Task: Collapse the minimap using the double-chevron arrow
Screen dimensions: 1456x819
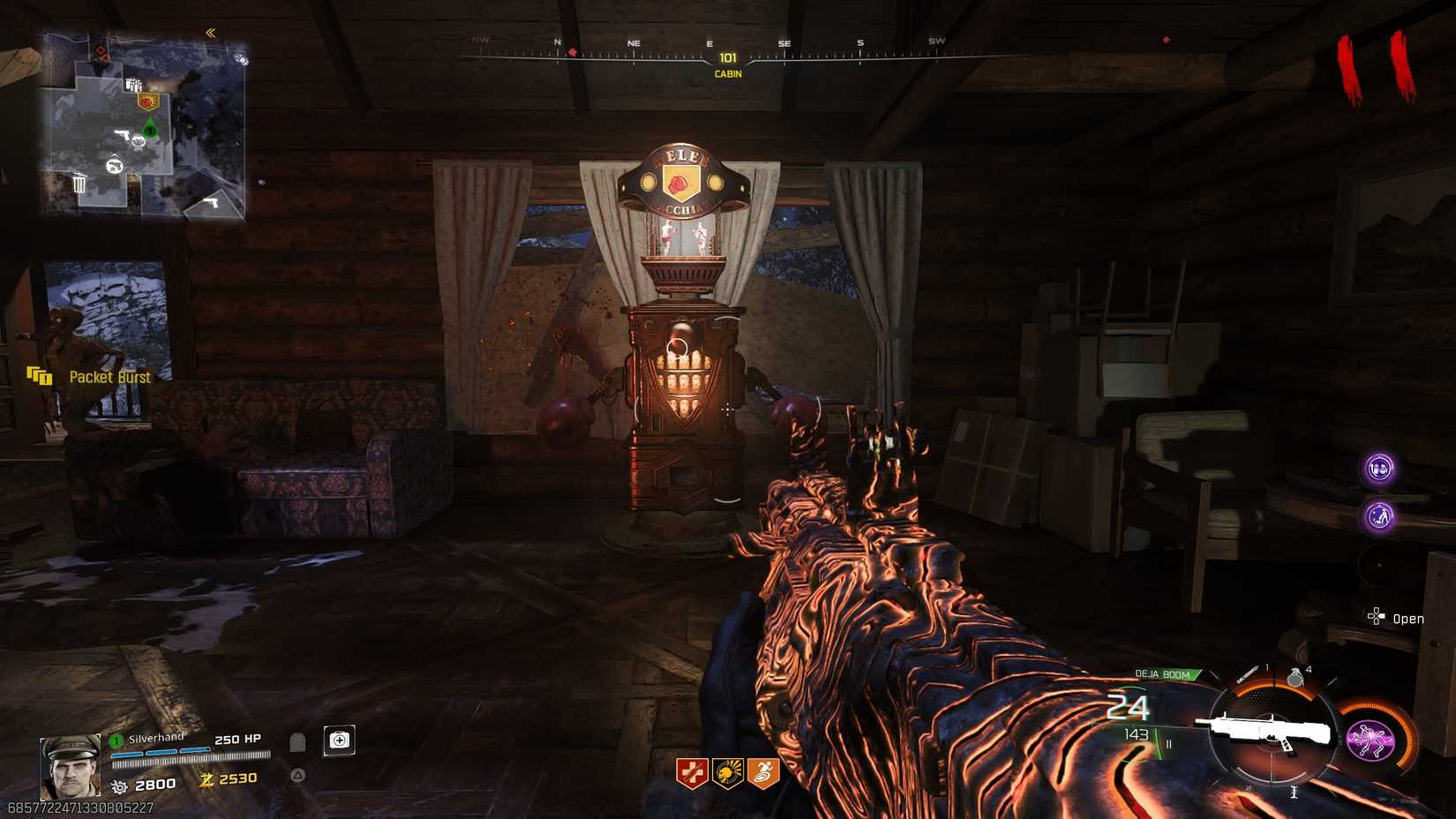Action: pyautogui.click(x=210, y=33)
